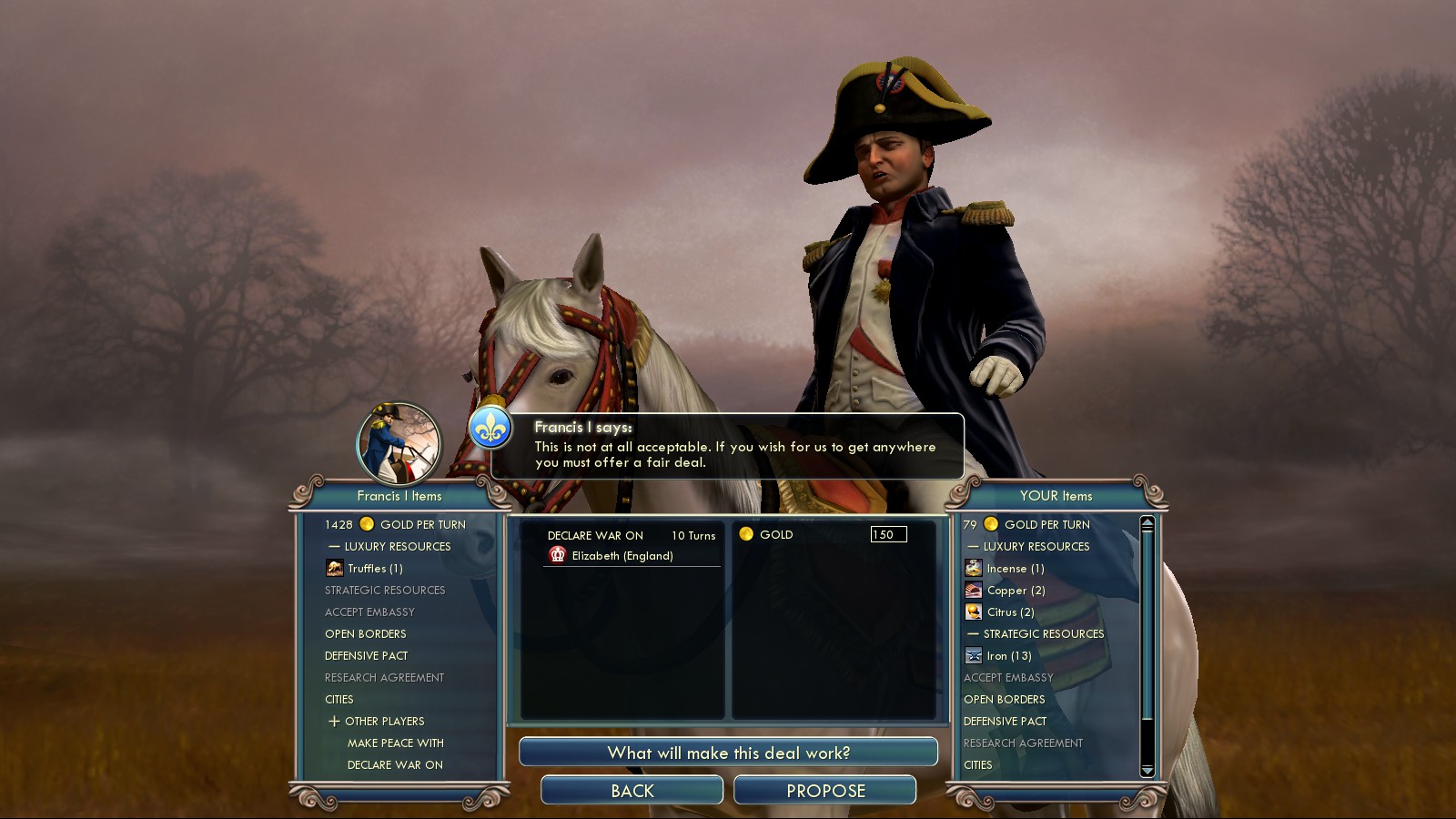Request Open Borders from Francis I

click(x=366, y=634)
